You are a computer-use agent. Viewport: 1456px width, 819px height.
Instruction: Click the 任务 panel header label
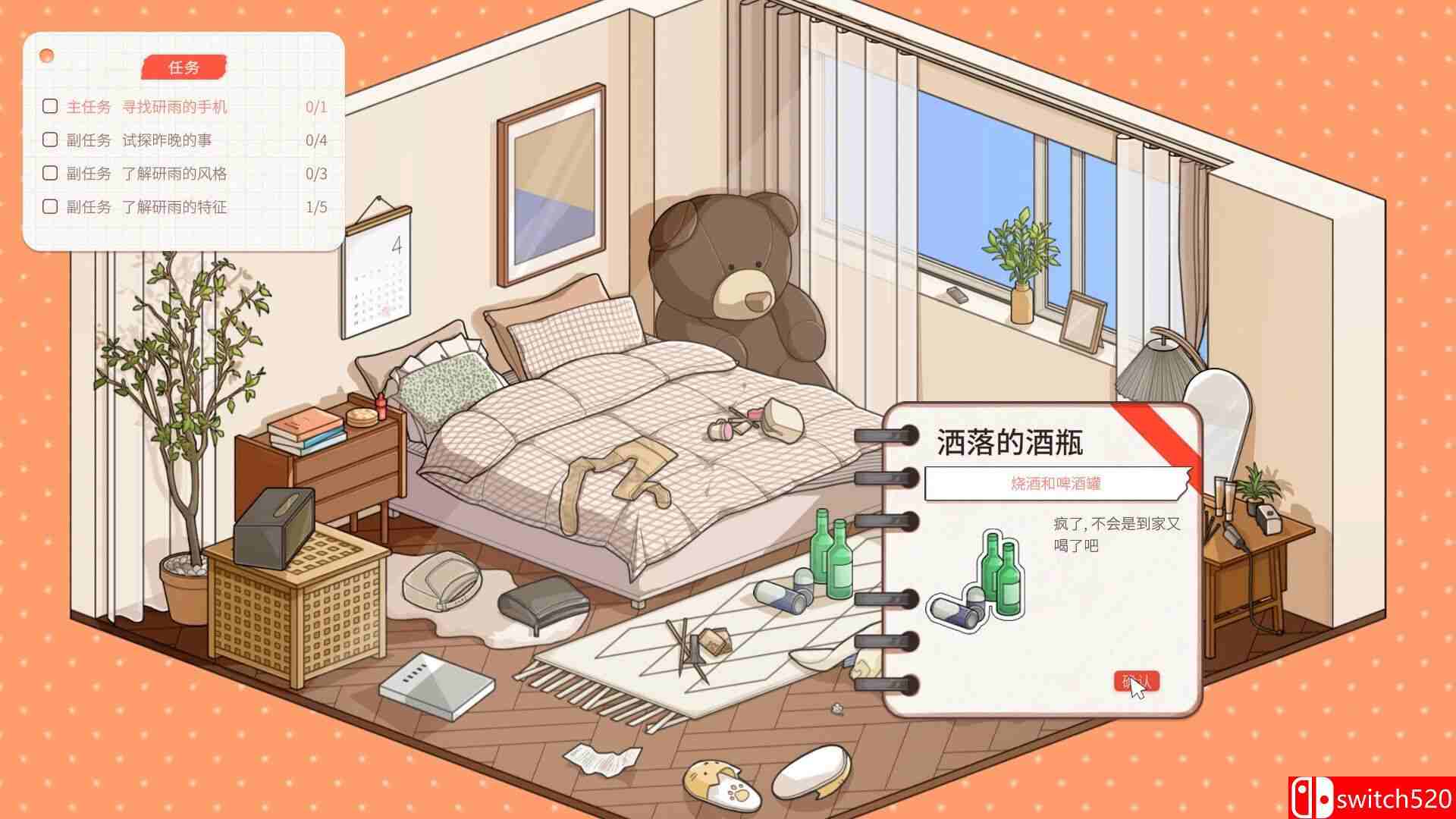point(183,67)
